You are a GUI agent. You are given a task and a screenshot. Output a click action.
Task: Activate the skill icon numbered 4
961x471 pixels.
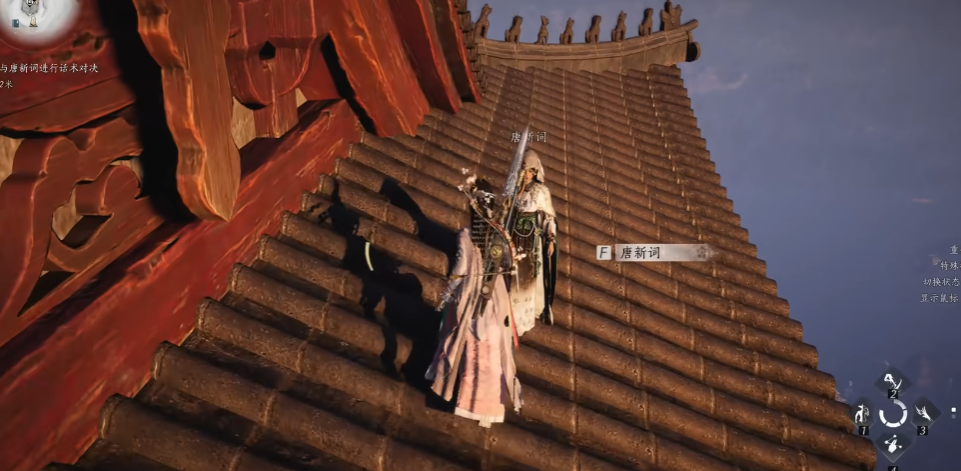pyautogui.click(x=892, y=446)
